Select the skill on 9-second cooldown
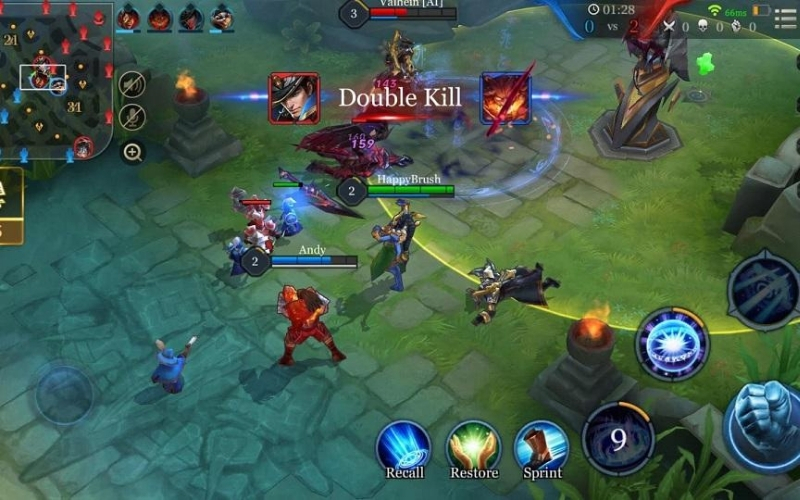 (x=618, y=439)
